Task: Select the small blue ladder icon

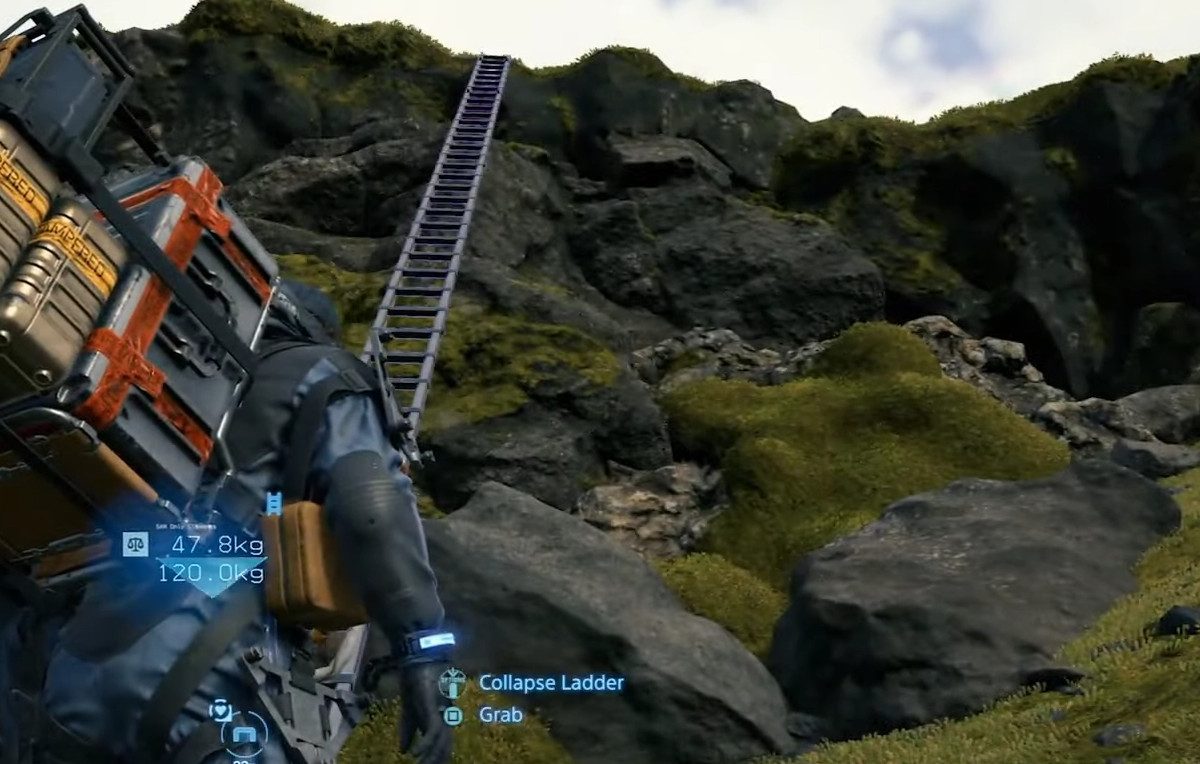Action: pyautogui.click(x=273, y=503)
